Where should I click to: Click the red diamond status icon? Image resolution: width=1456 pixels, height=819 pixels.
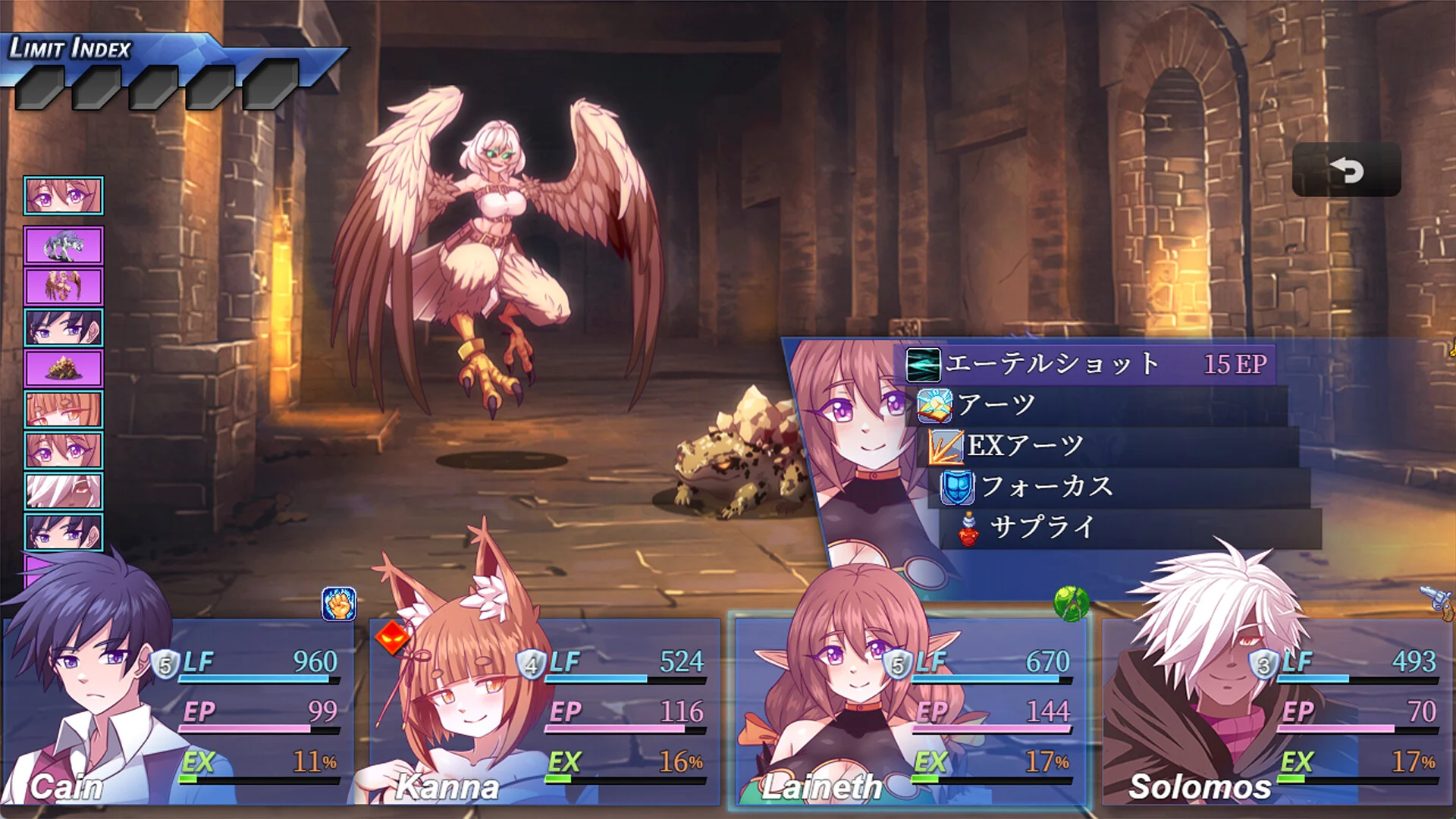[391, 638]
